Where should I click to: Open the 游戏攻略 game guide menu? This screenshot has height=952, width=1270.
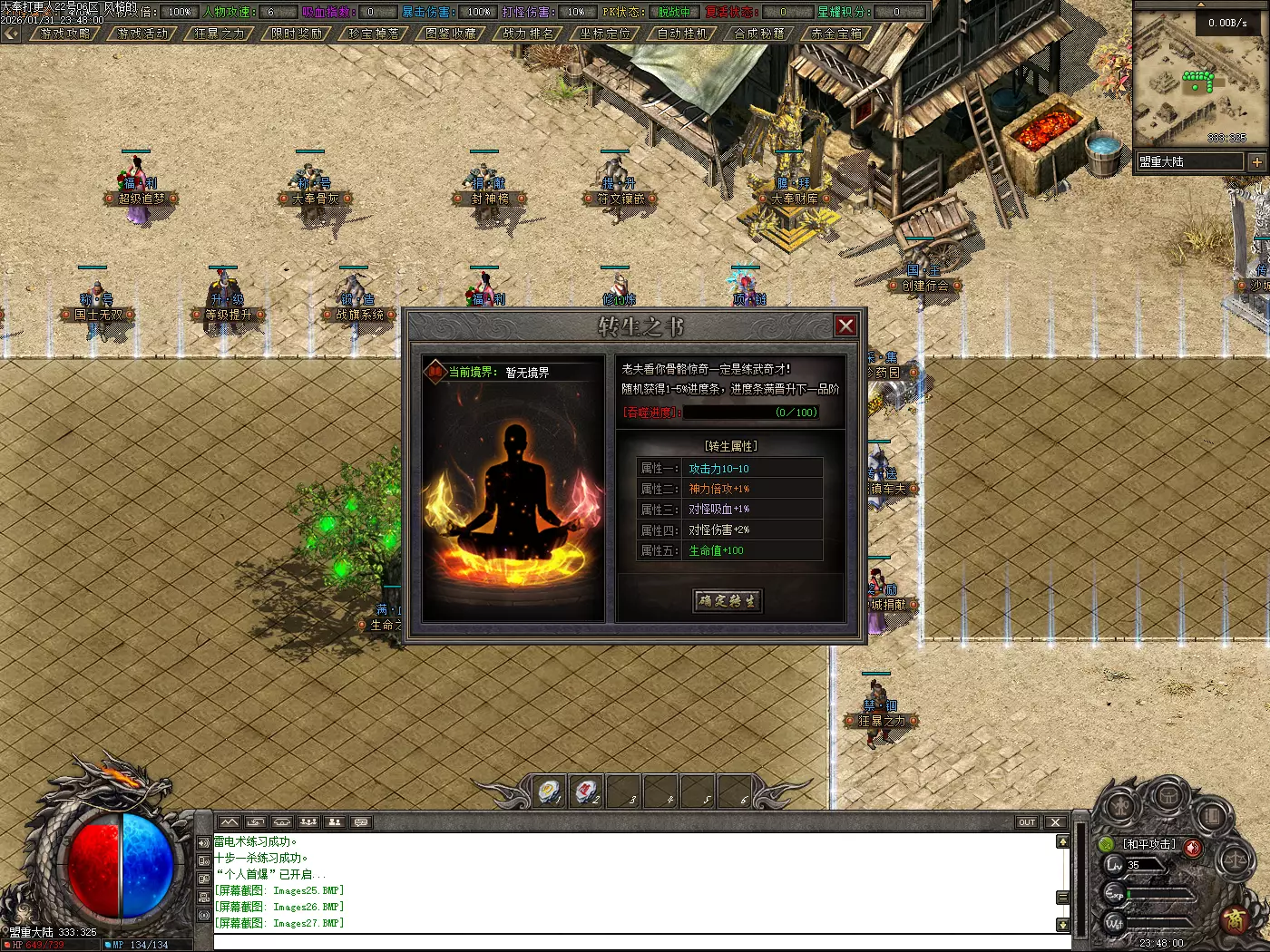click(65, 34)
